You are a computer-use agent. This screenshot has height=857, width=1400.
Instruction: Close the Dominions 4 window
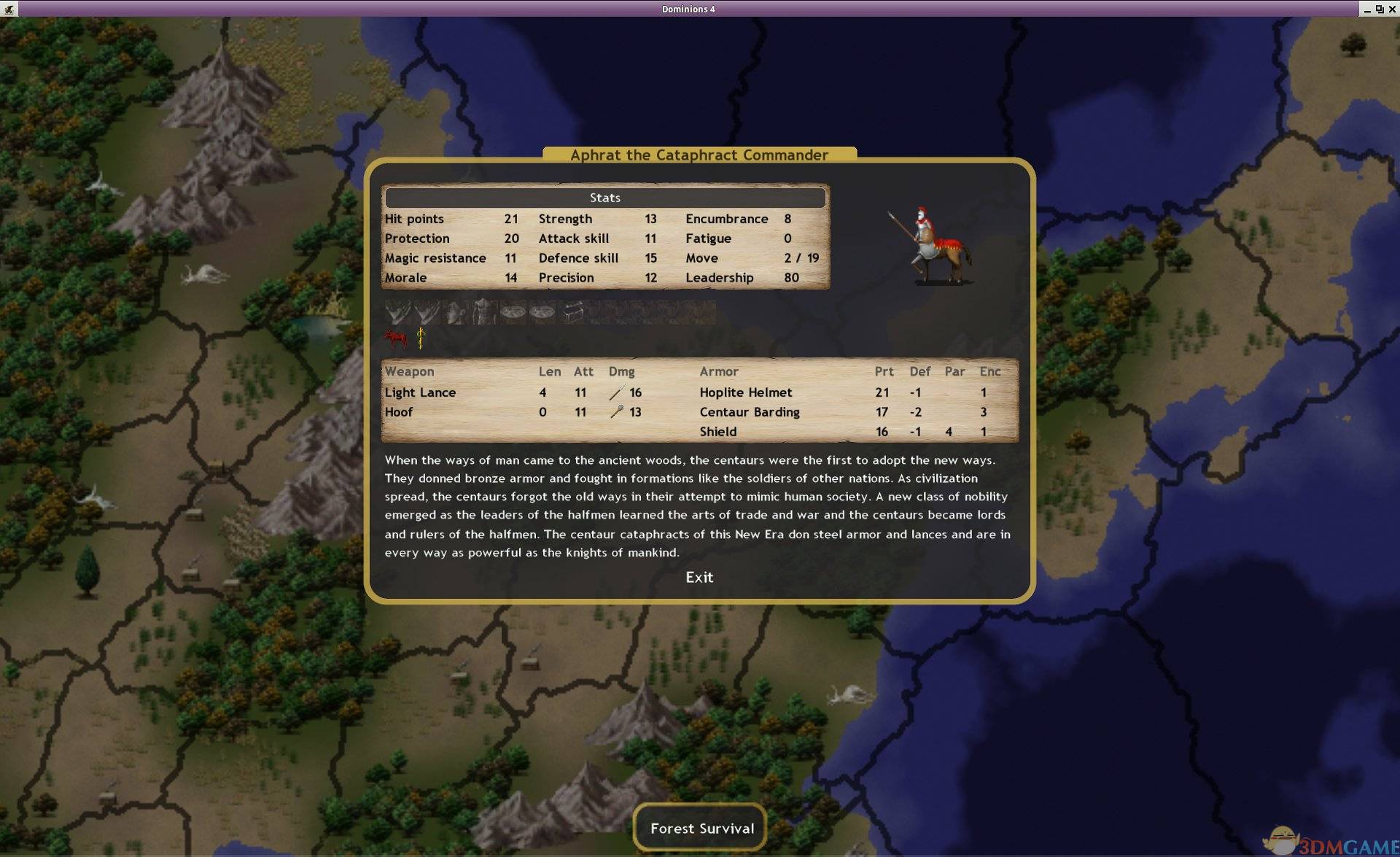point(1391,9)
